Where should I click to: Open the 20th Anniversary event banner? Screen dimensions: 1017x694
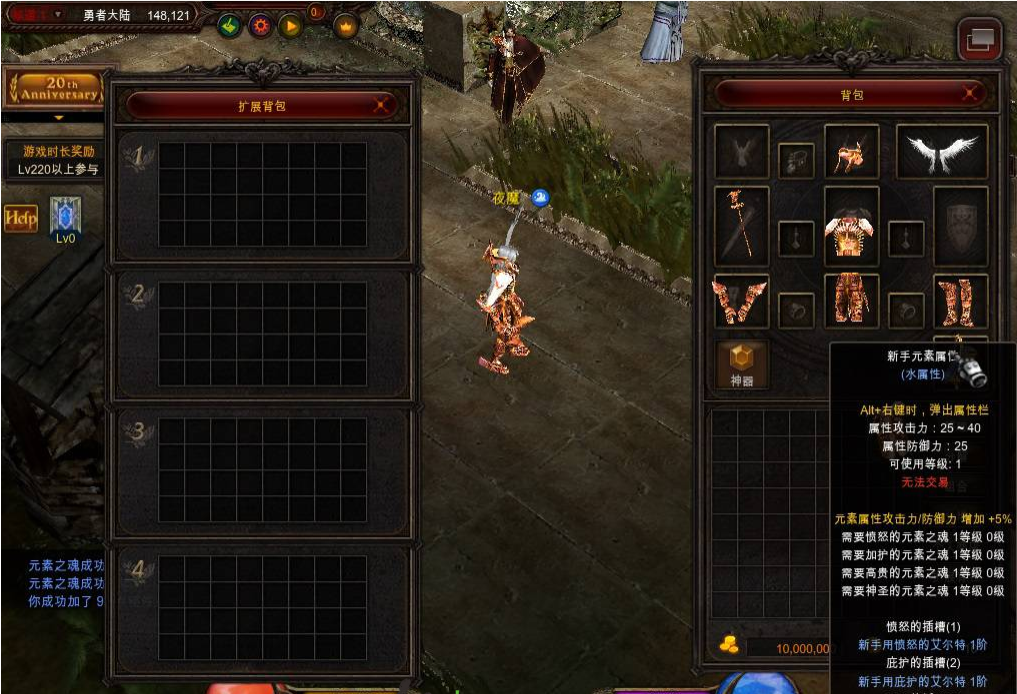pos(55,89)
